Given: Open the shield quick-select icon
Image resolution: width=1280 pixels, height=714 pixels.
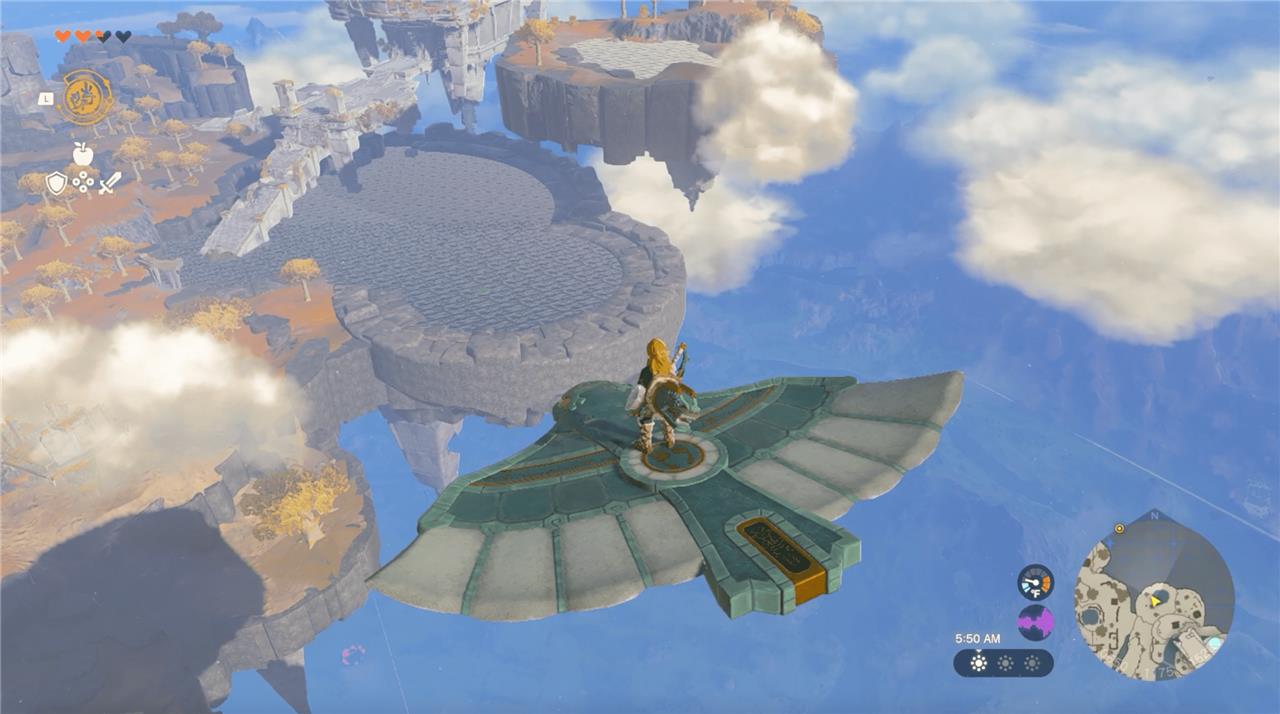Looking at the screenshot, I should tap(57, 183).
